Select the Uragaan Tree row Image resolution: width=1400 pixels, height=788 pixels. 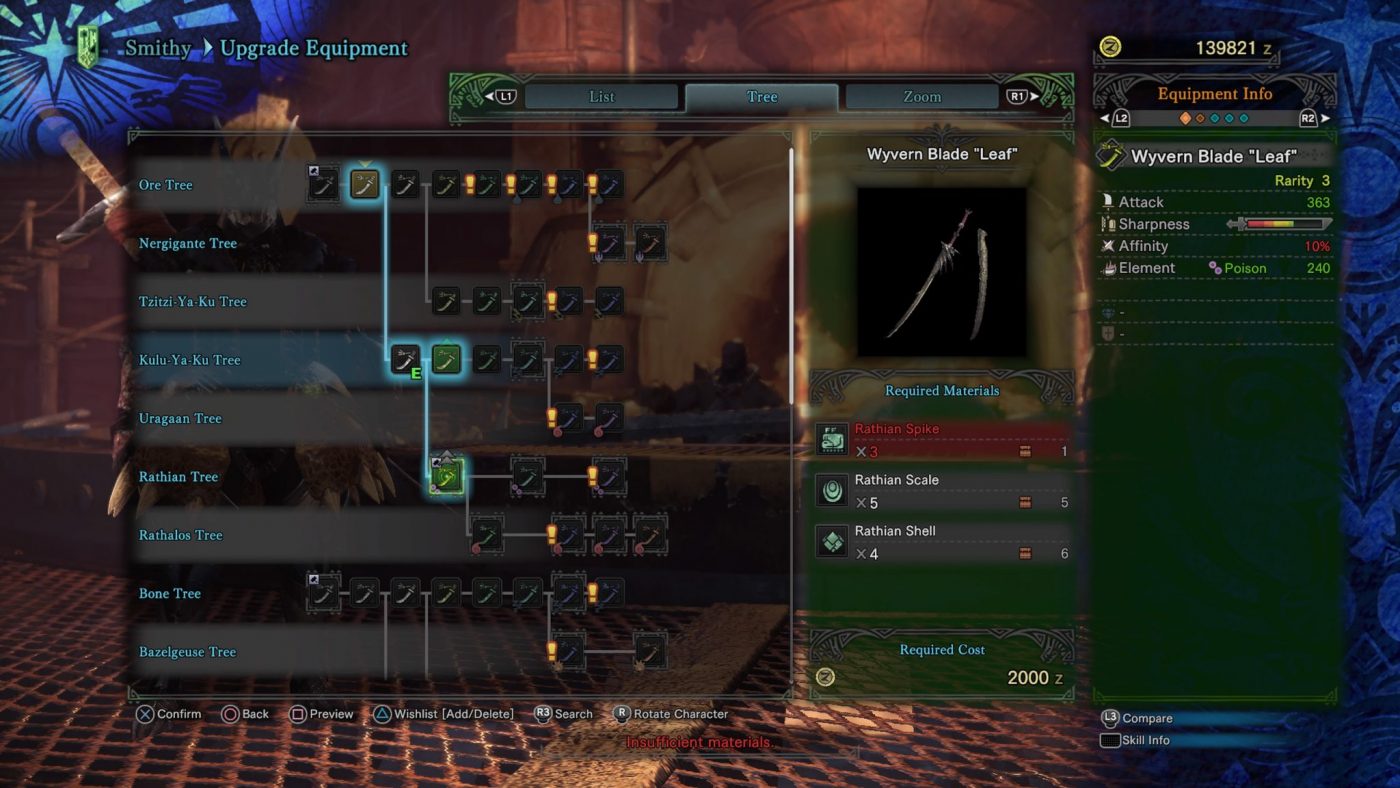[180, 419]
